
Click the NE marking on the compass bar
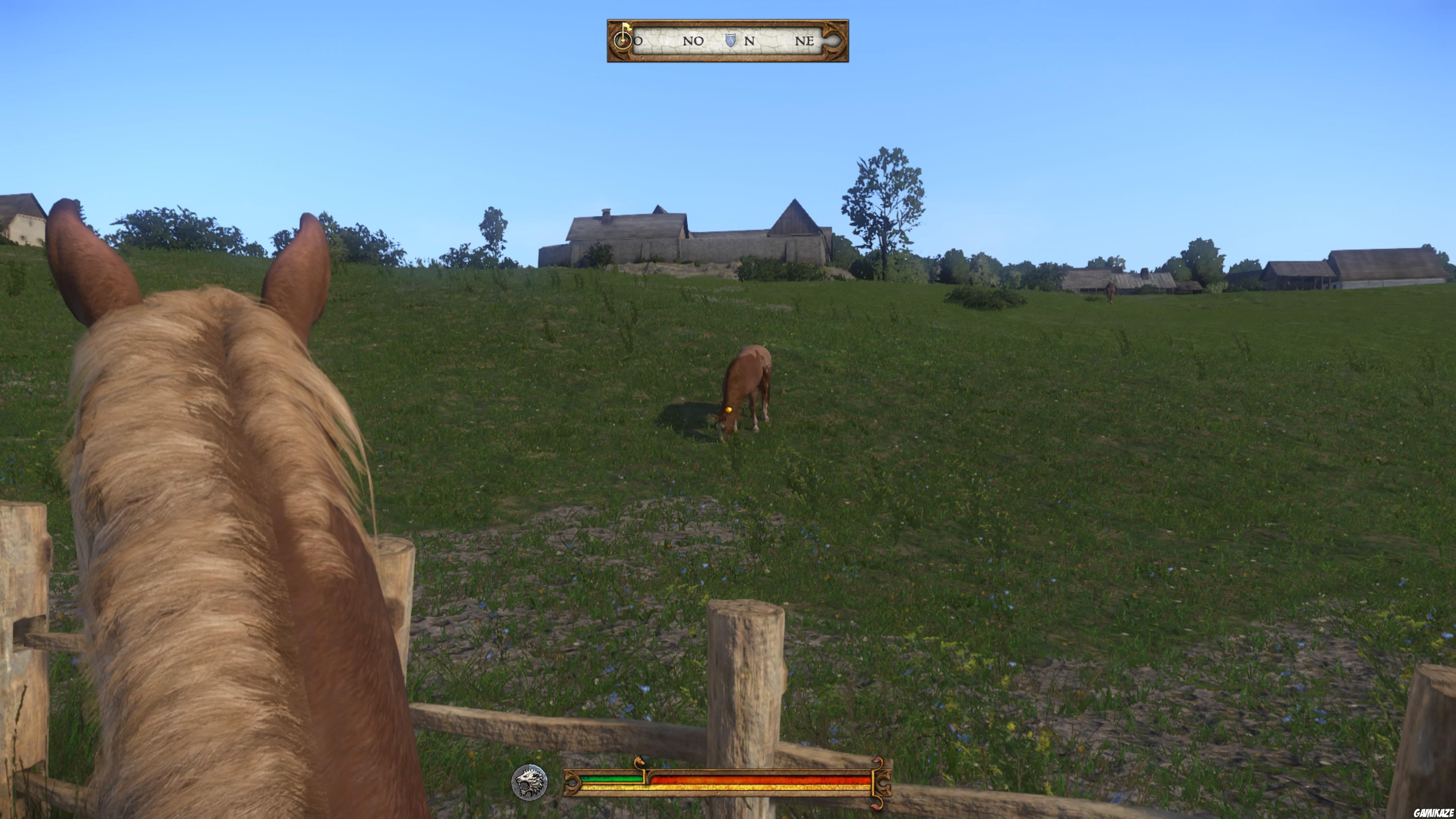pyautogui.click(x=805, y=41)
